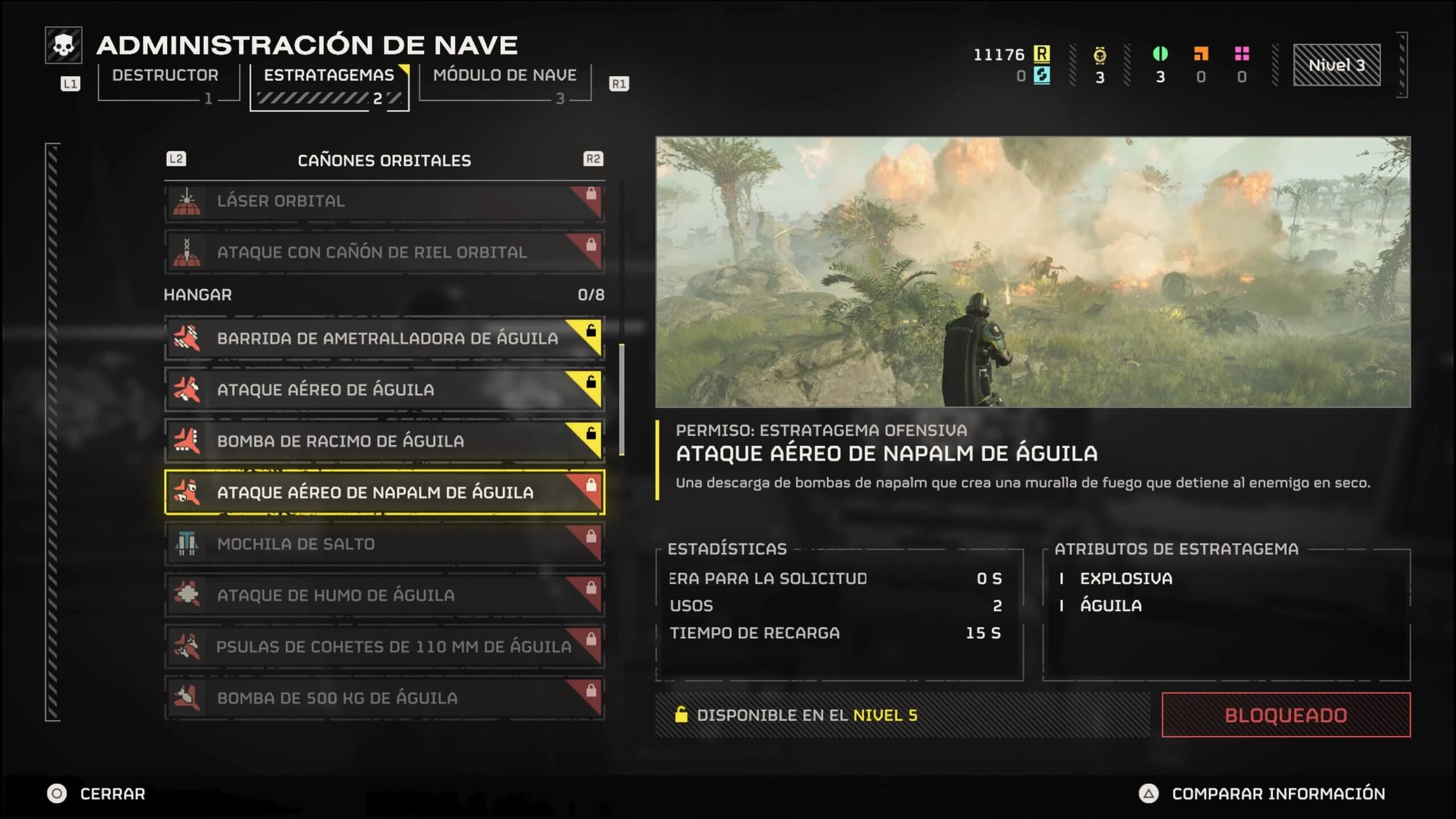Select Láser Orbital stratagem
Screen dimensions: 1456x819
pos(384,201)
